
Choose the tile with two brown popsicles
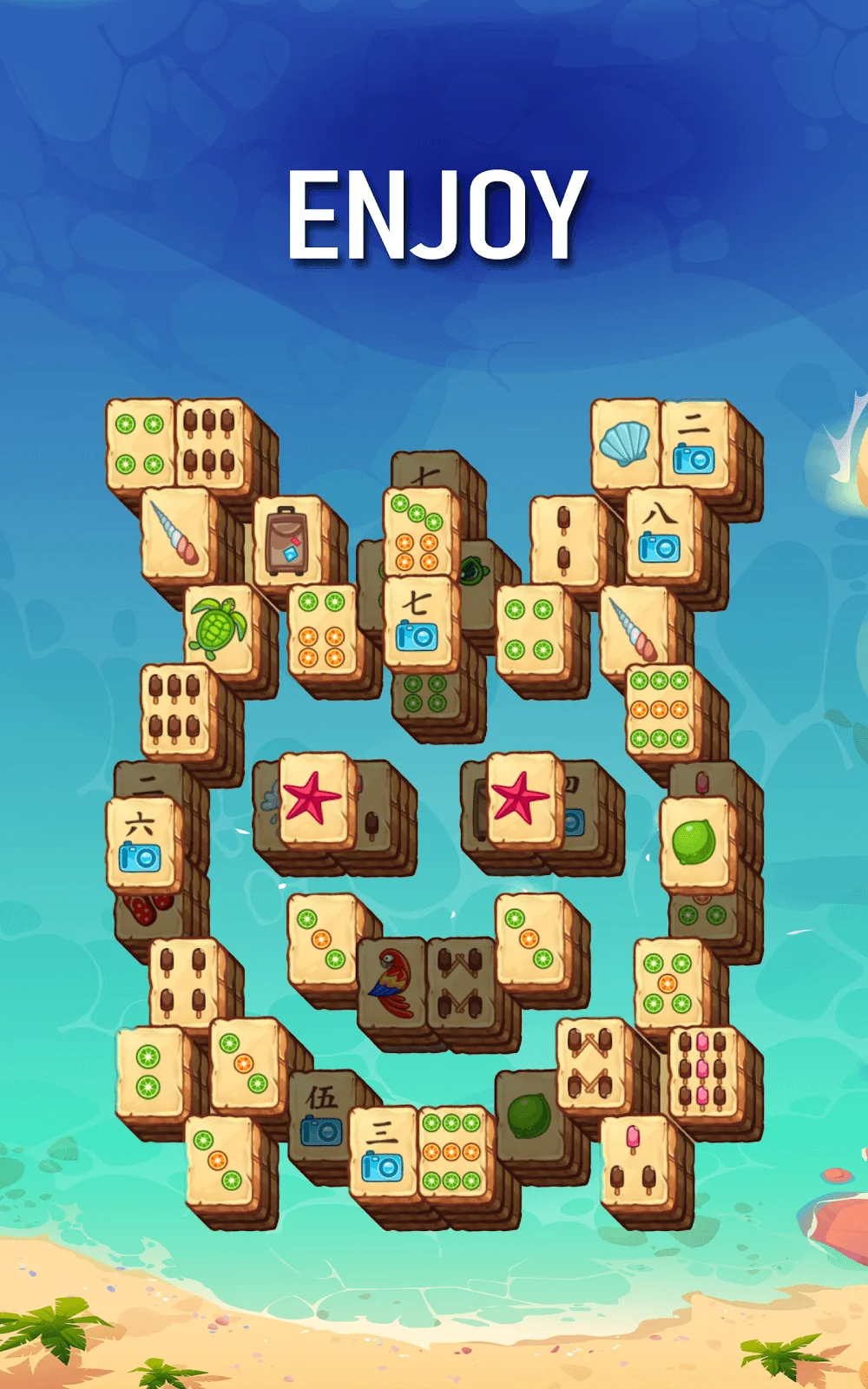tap(564, 538)
